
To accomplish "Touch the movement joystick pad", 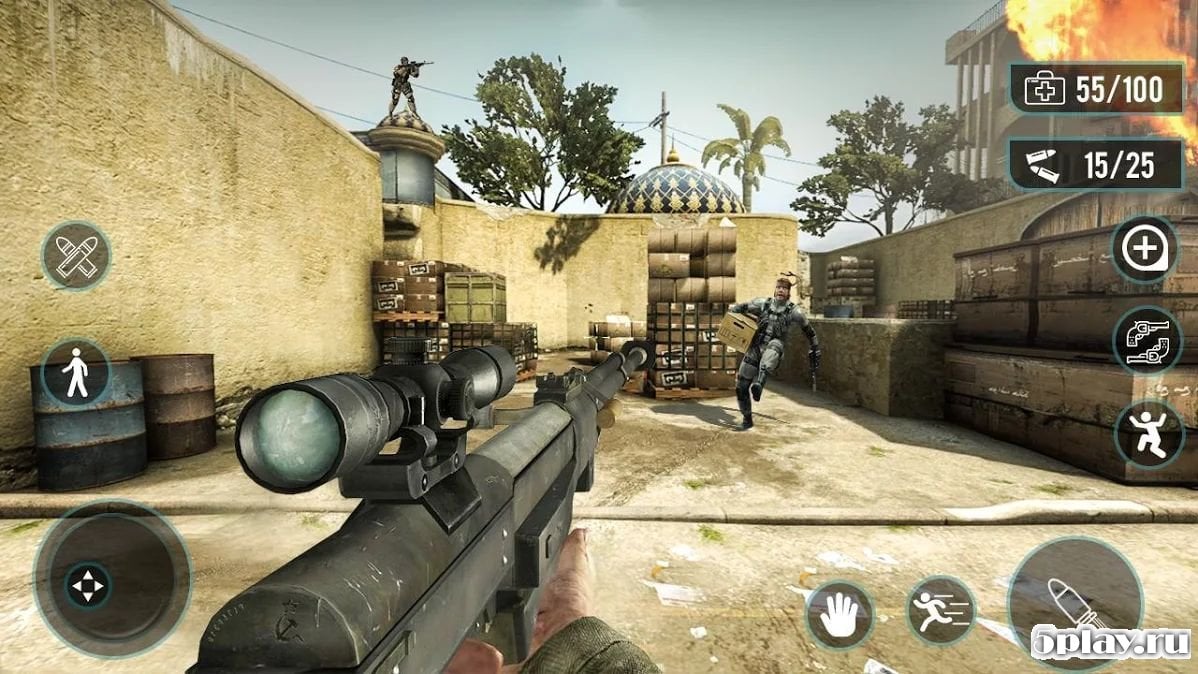I will (112, 581).
